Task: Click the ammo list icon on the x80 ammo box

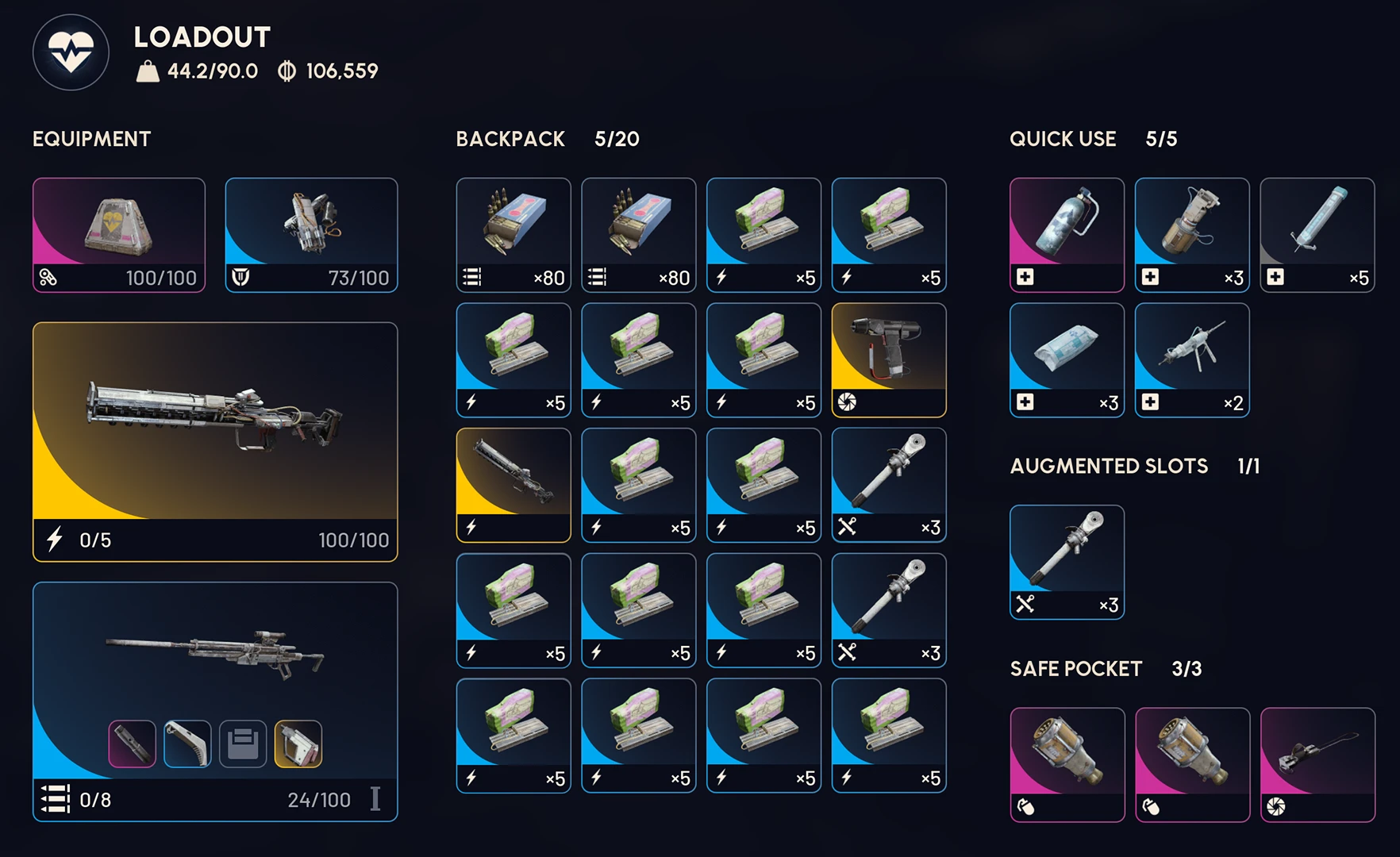Action: [471, 277]
